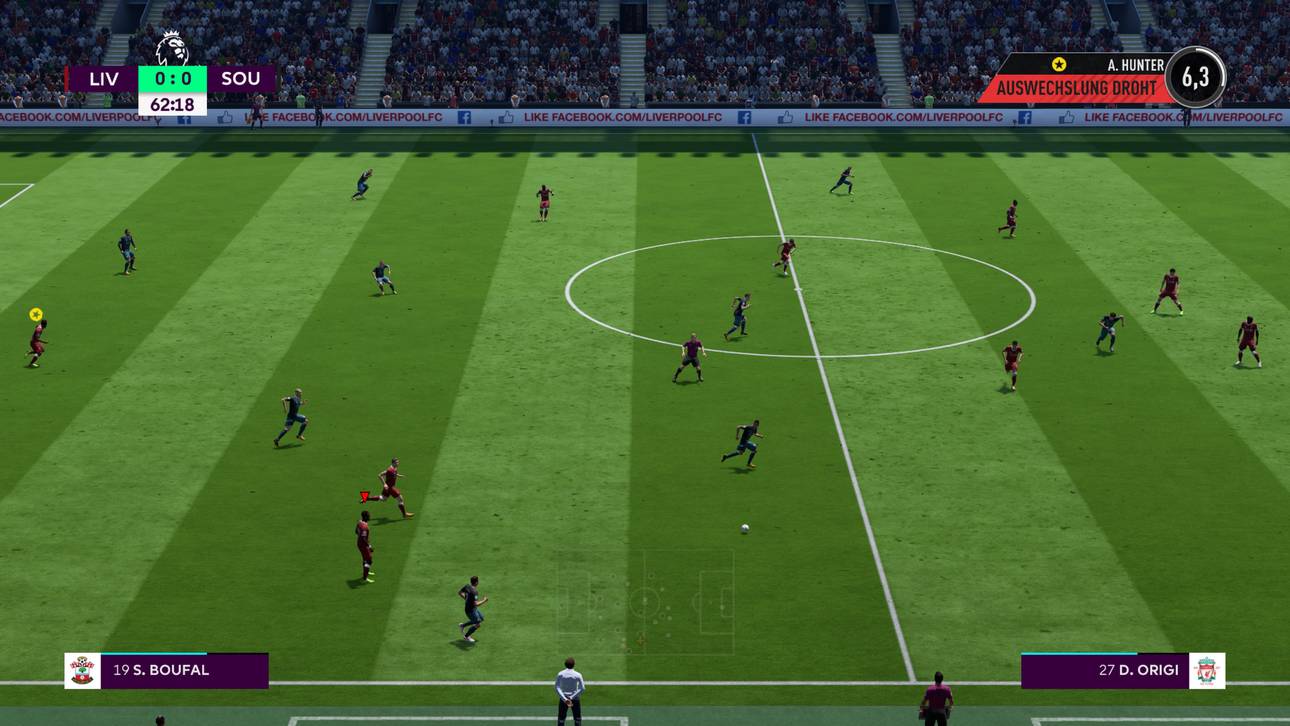The image size is (1290, 726).
Task: Toggle the LIV team abbreviation on the scoreboard
Action: pyautogui.click(x=103, y=78)
